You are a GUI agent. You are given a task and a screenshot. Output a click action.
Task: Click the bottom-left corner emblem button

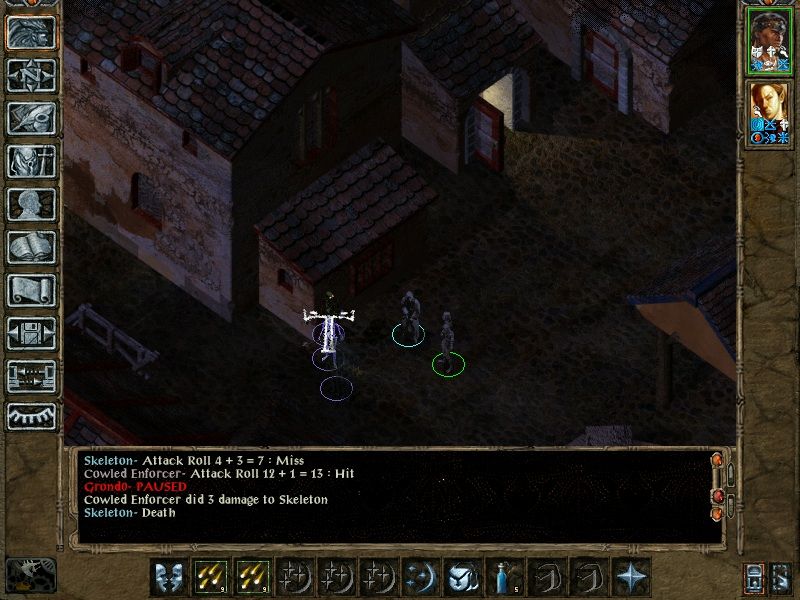30,574
